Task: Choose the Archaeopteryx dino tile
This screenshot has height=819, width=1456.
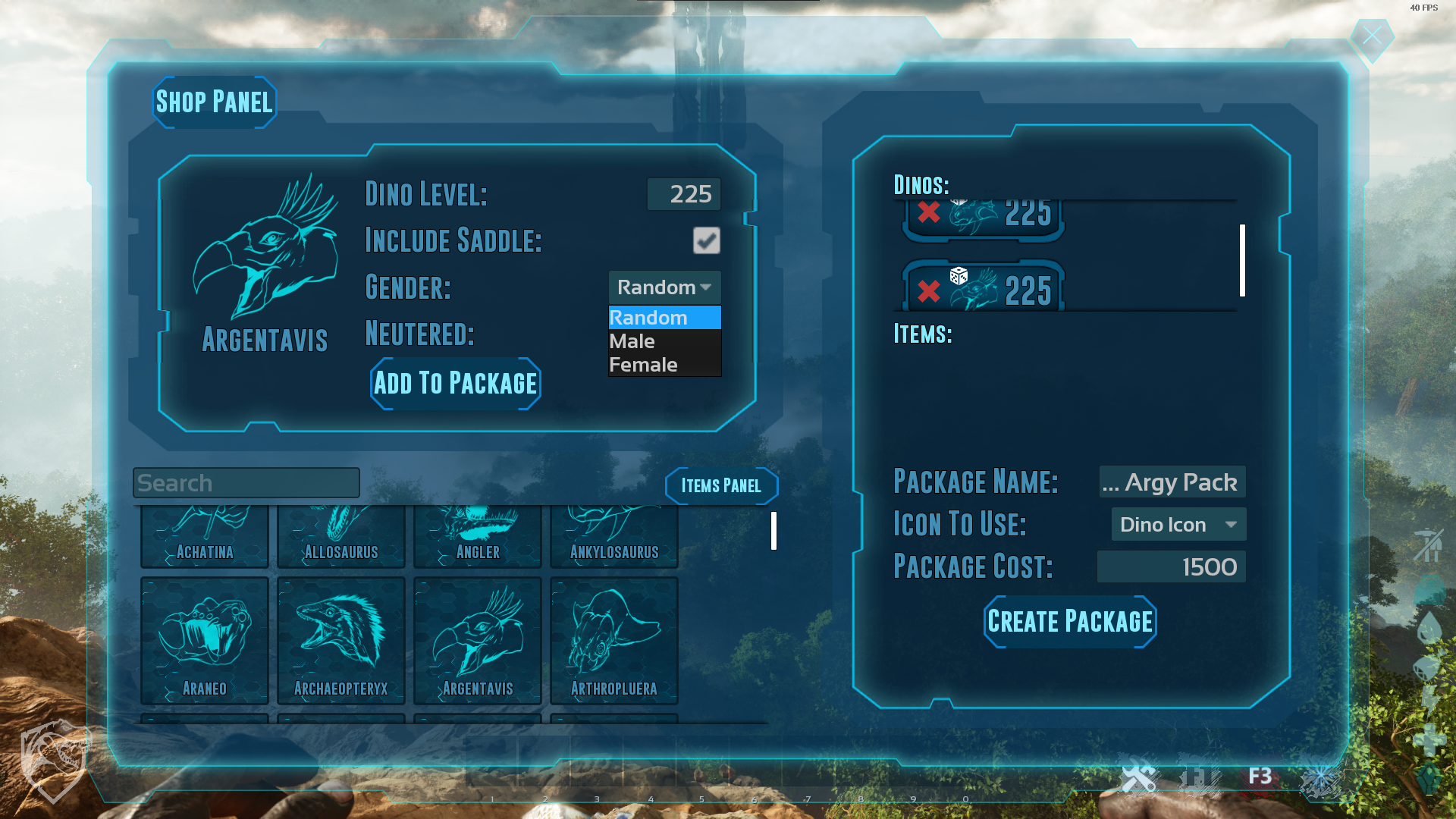Action: tap(341, 641)
